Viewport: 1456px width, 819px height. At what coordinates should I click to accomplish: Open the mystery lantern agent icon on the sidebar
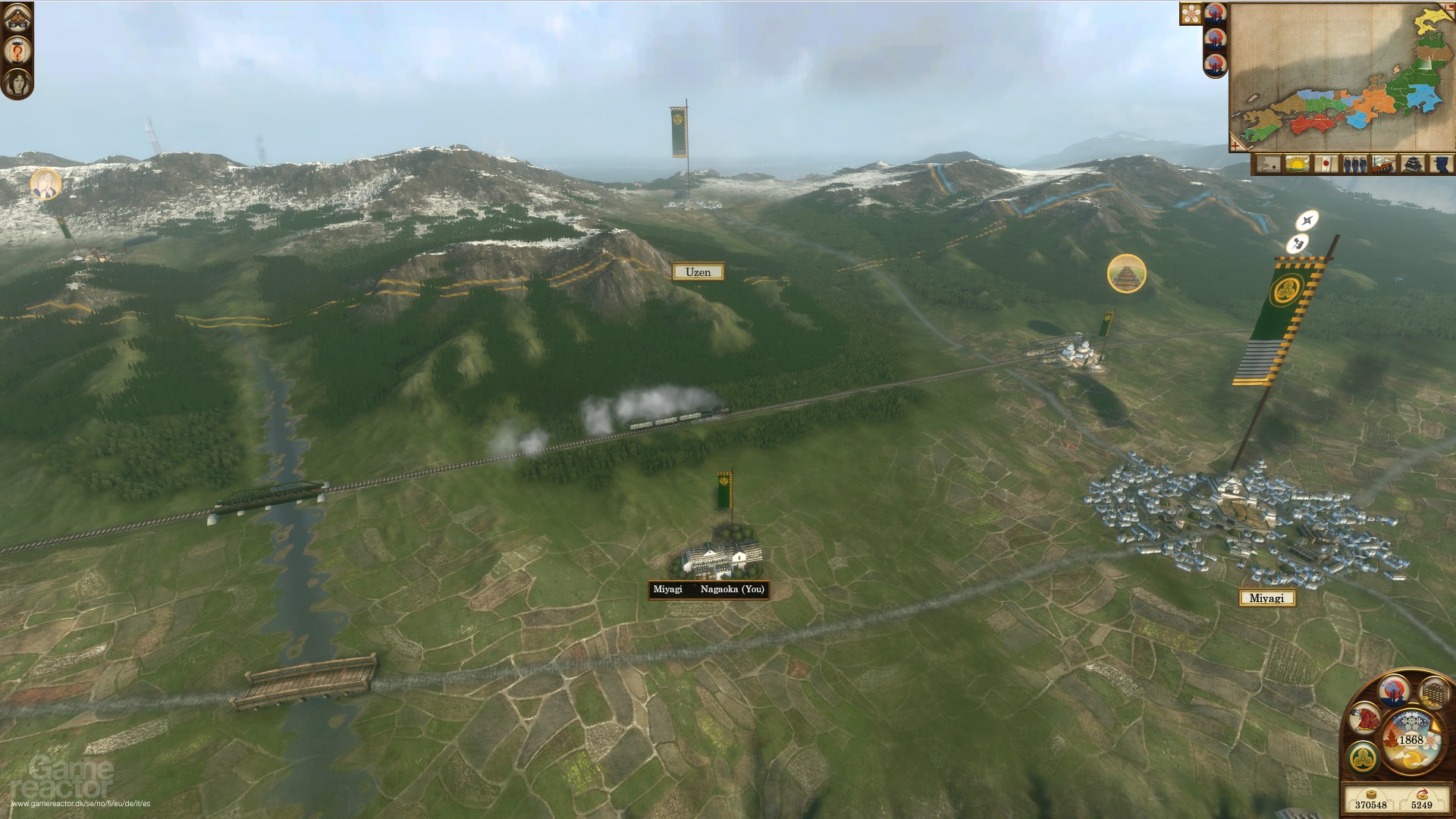click(17, 50)
